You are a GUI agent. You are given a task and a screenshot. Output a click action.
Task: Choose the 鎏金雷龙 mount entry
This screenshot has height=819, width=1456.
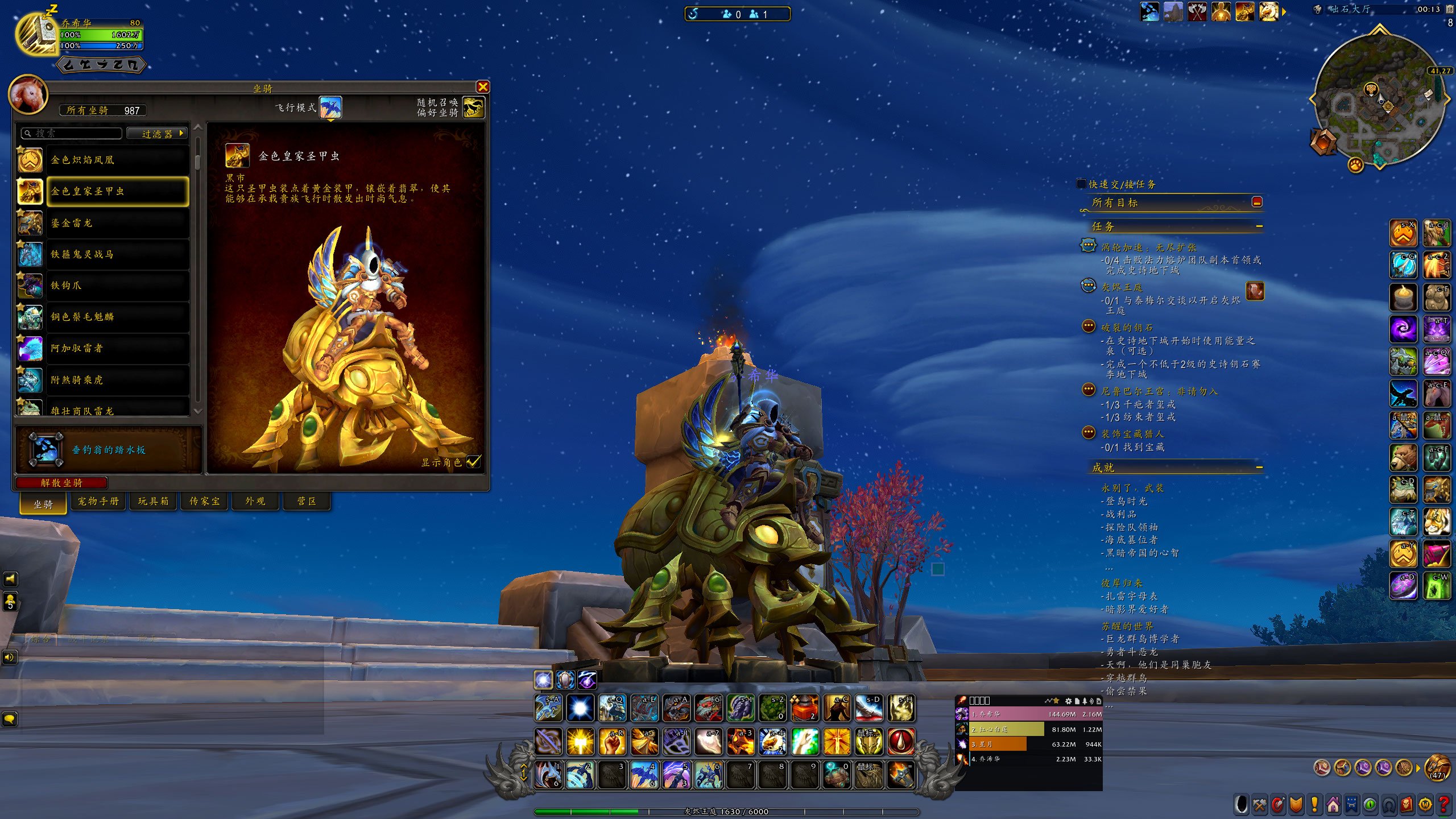coord(117,223)
